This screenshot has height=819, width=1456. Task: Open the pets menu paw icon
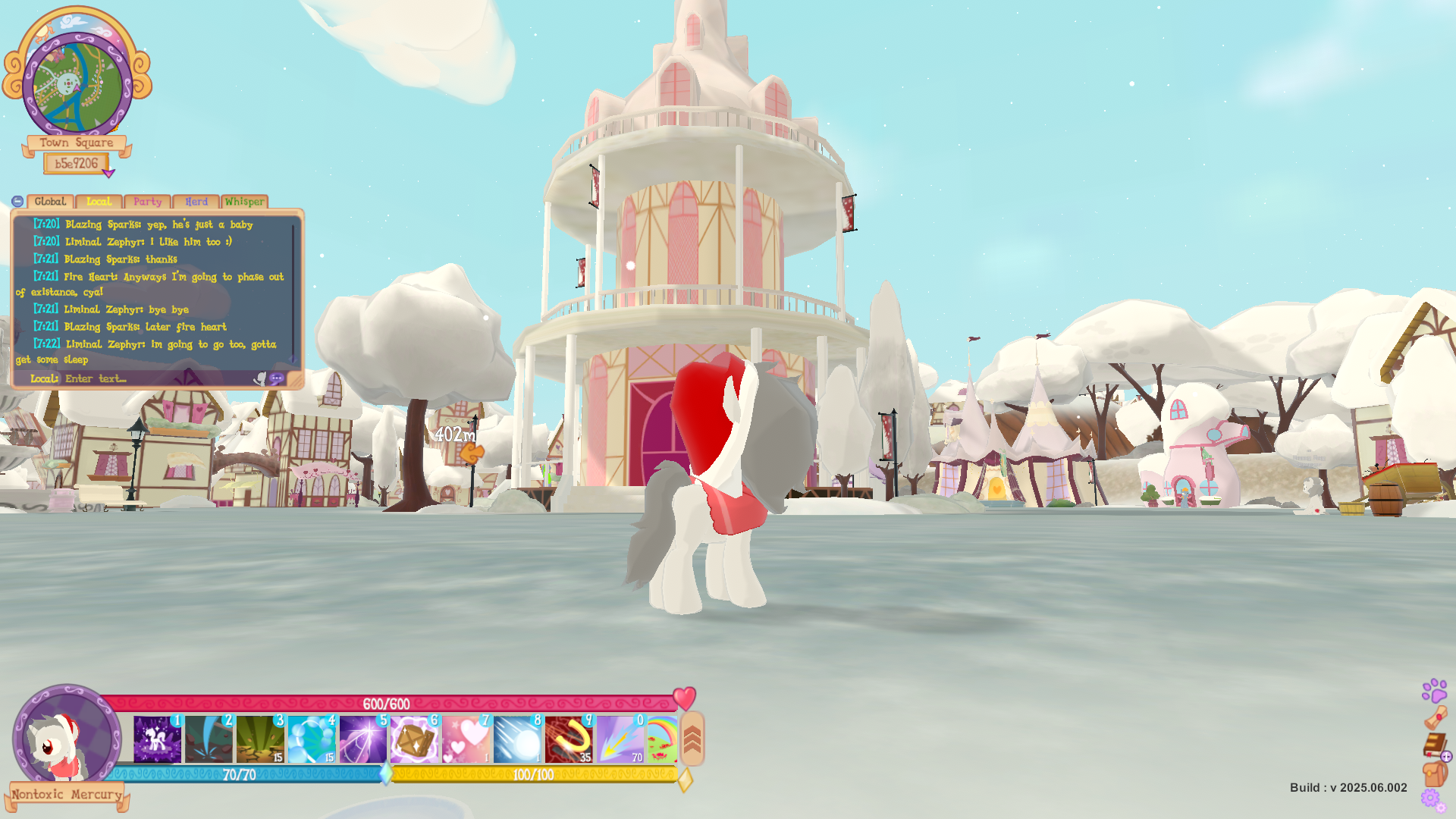[x=1434, y=690]
